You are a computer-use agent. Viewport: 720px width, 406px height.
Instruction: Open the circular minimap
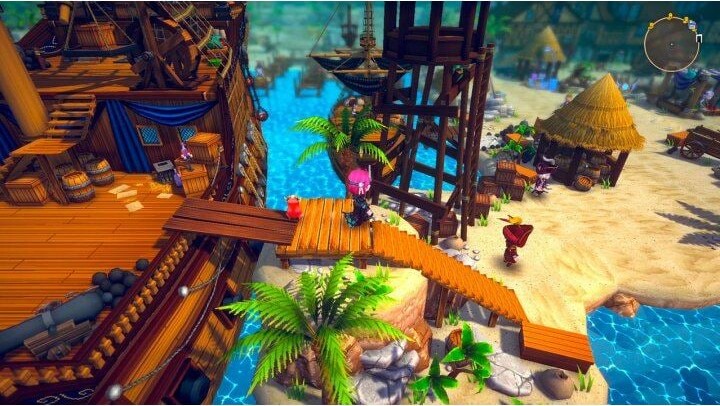click(671, 44)
